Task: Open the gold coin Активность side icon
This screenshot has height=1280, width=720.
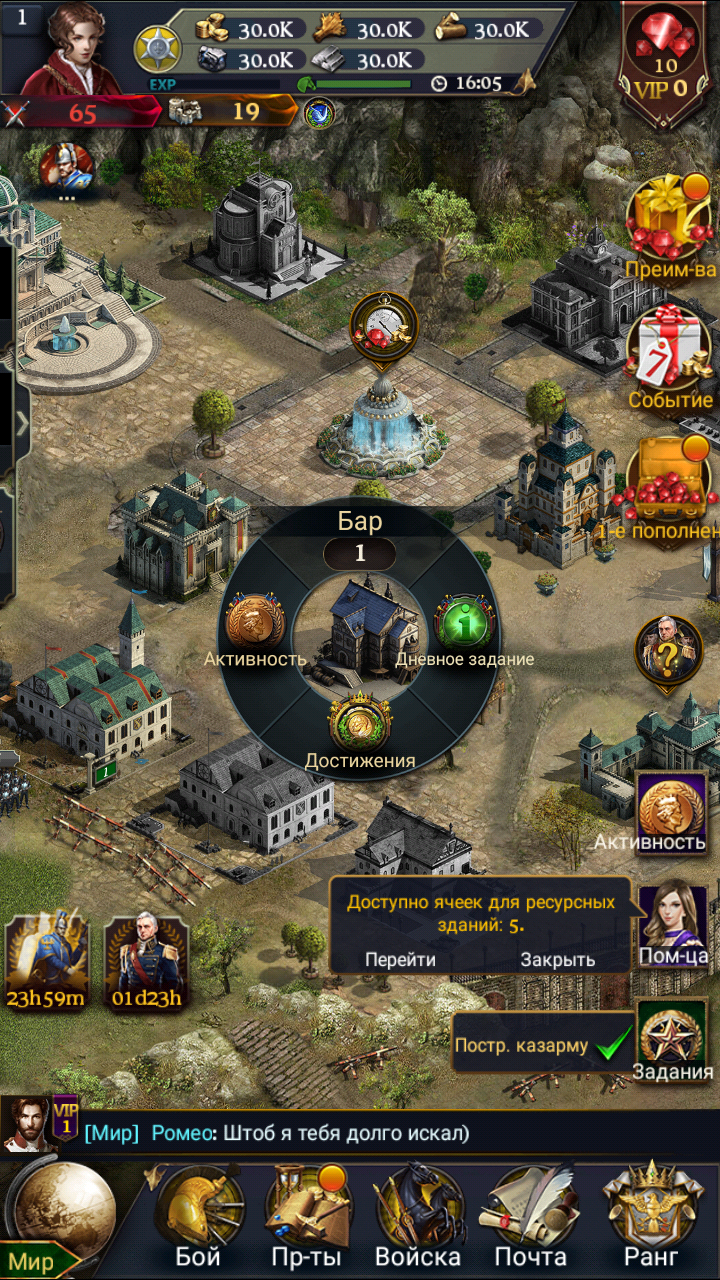Action: tap(672, 811)
